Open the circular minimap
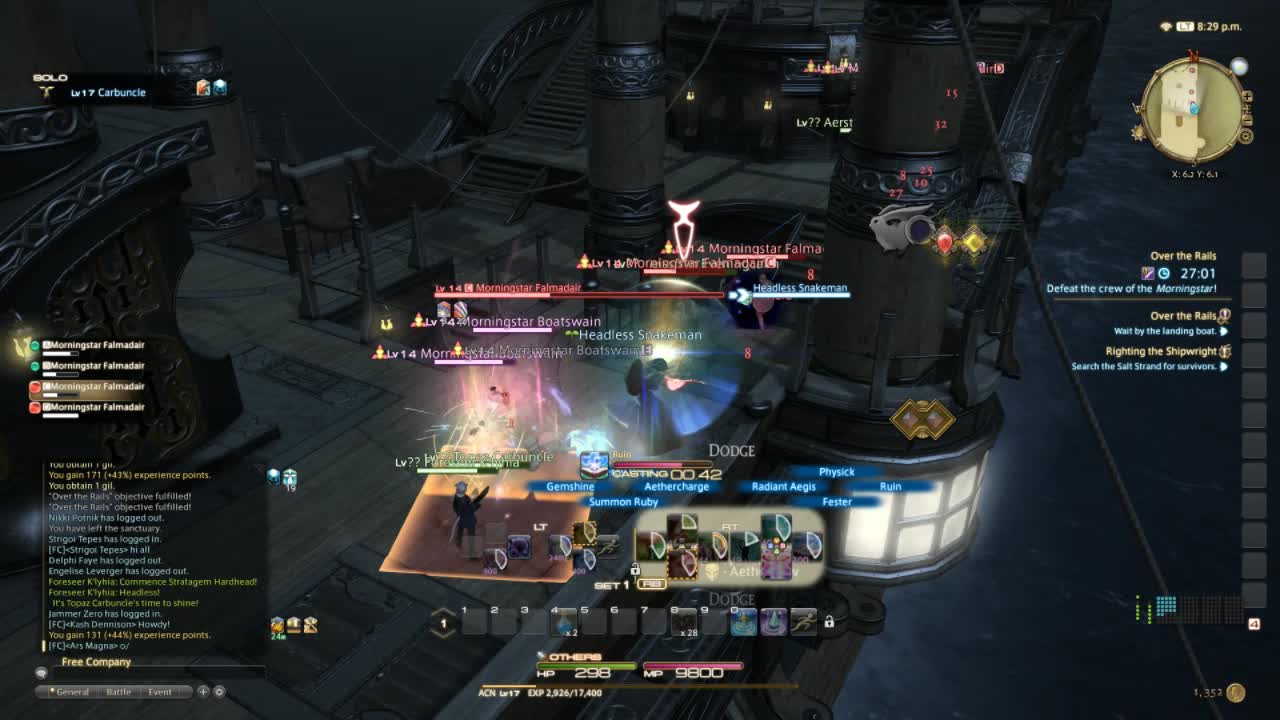 click(1192, 109)
